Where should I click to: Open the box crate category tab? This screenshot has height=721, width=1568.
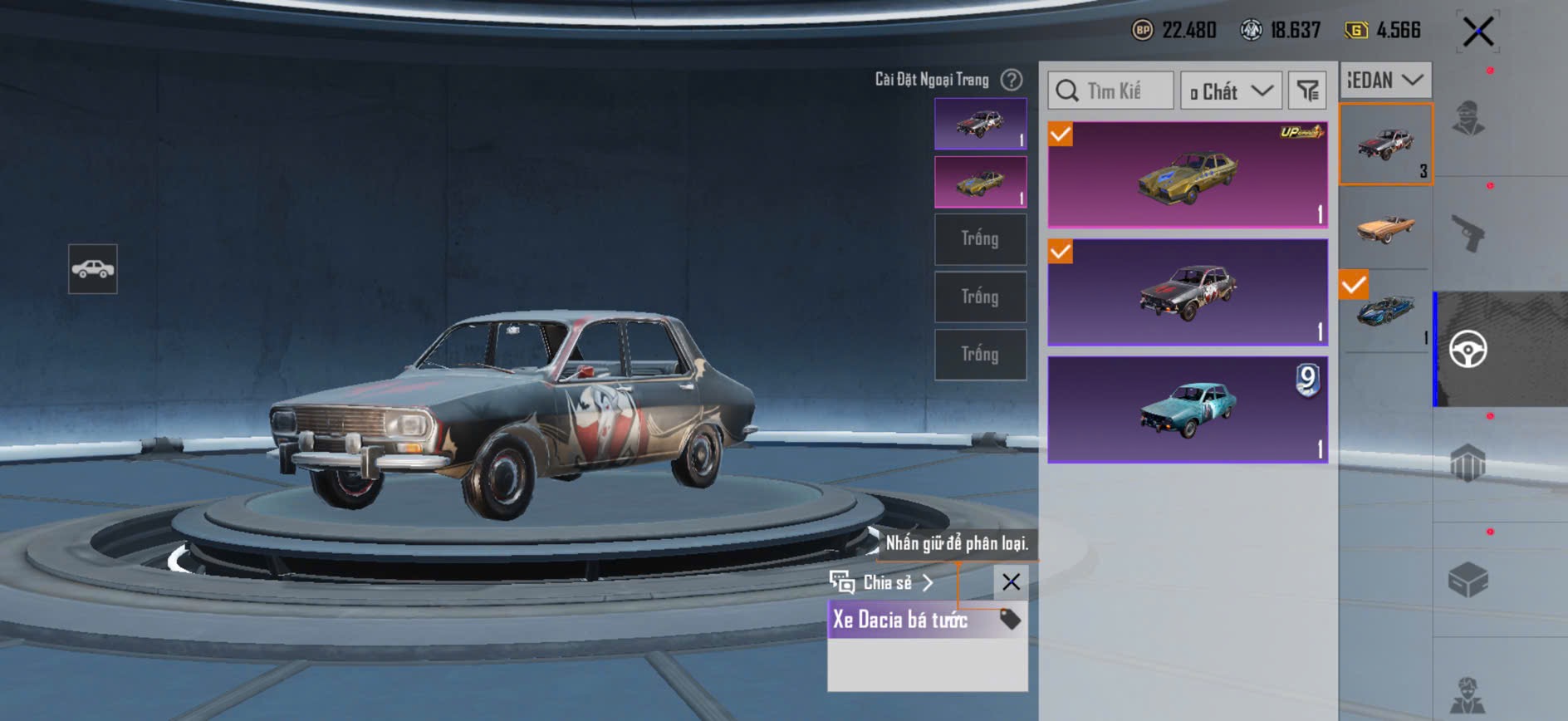1468,580
